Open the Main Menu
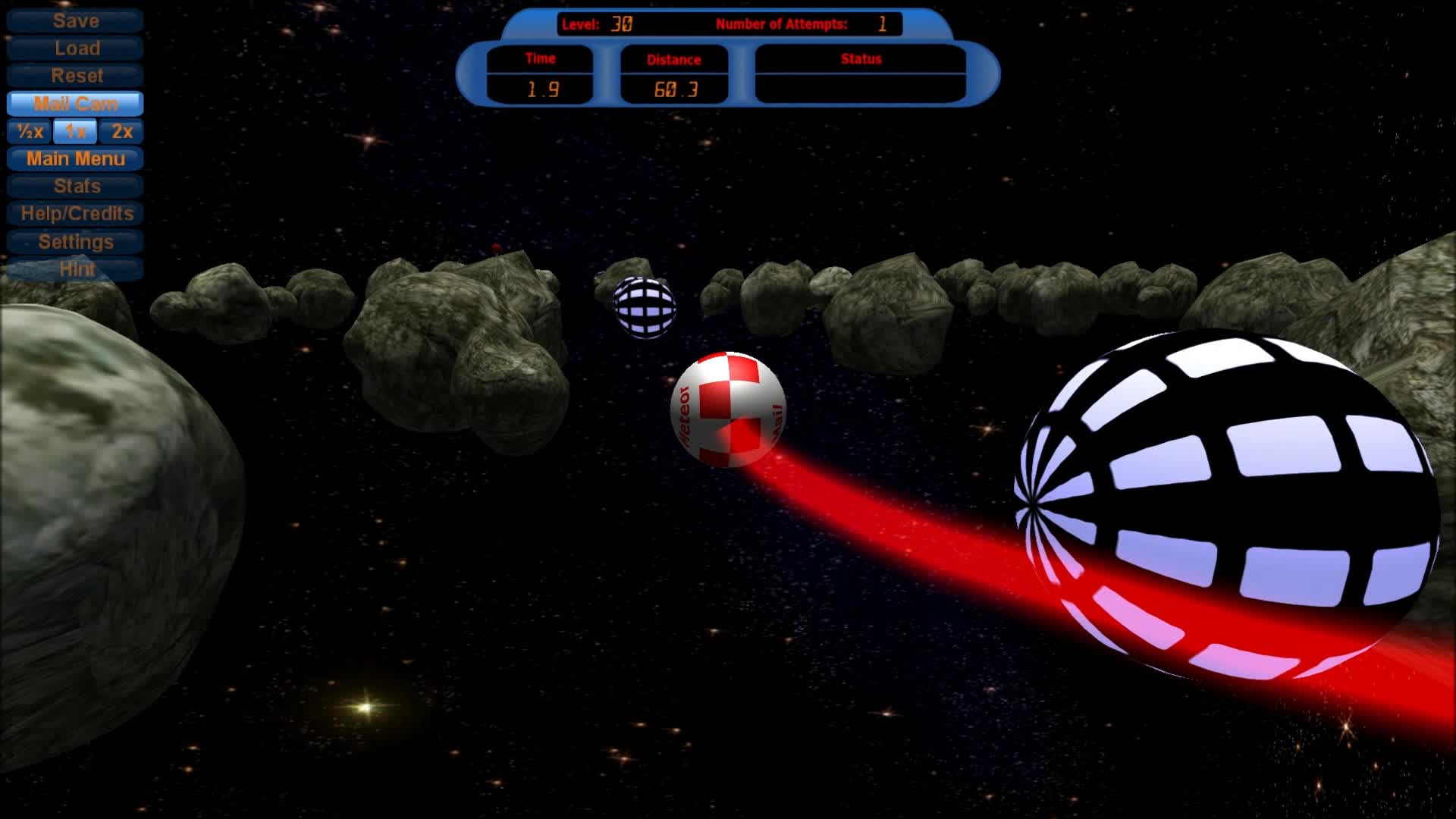 [x=74, y=158]
